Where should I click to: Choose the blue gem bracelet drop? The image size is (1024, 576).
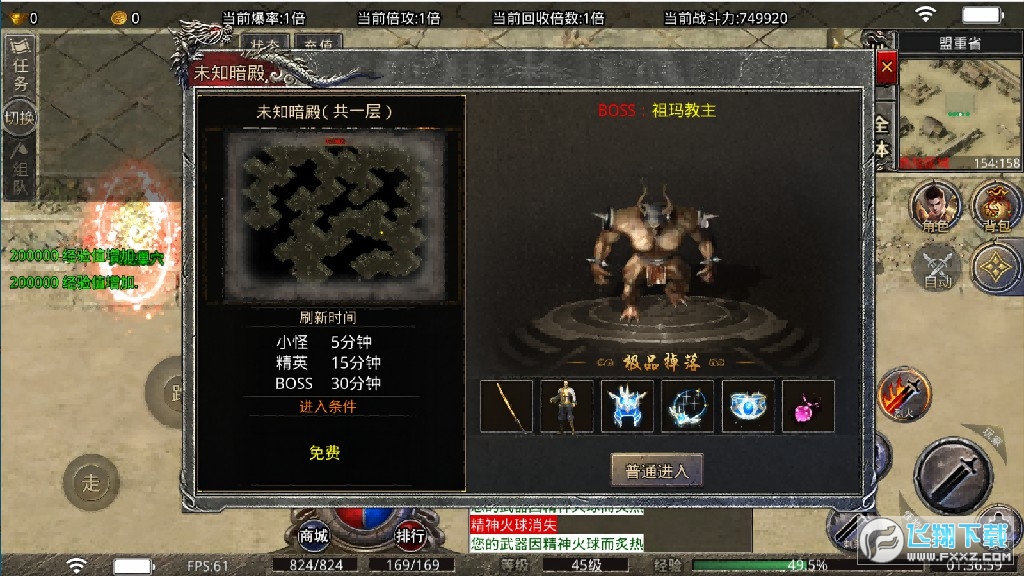(x=747, y=406)
